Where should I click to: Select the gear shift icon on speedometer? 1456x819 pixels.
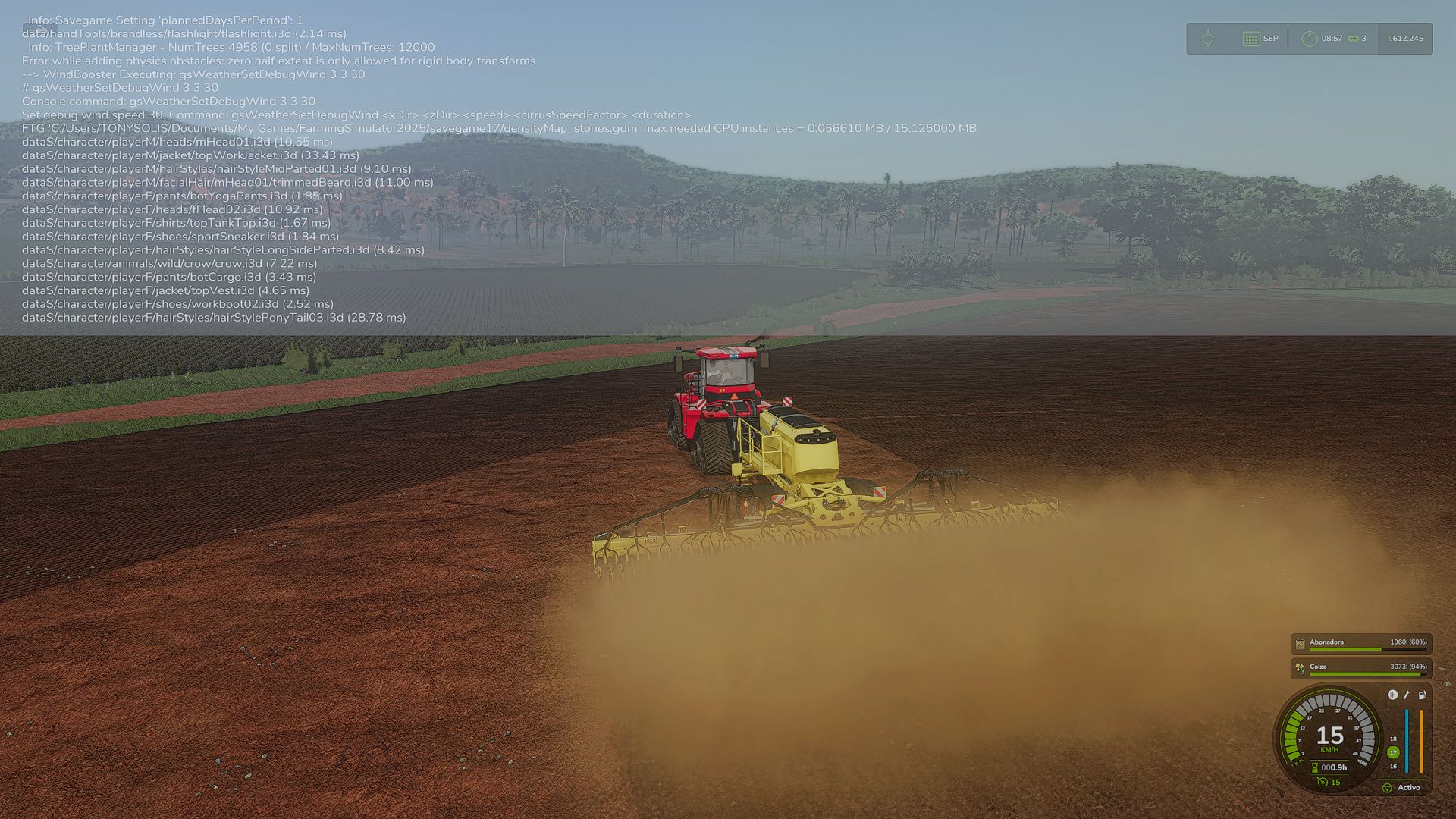click(x=1392, y=695)
